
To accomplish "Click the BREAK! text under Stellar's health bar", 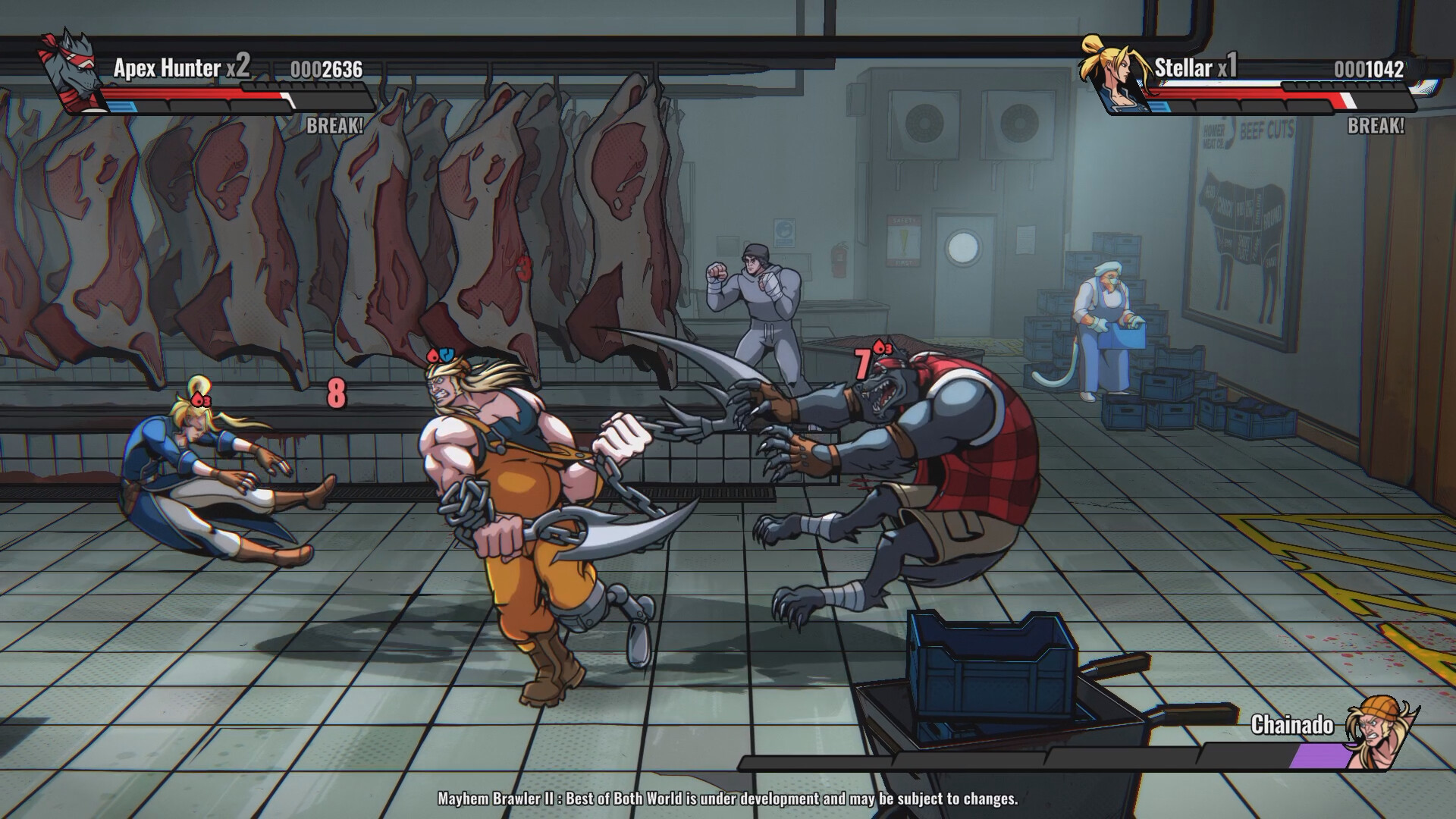I will coord(1375,125).
